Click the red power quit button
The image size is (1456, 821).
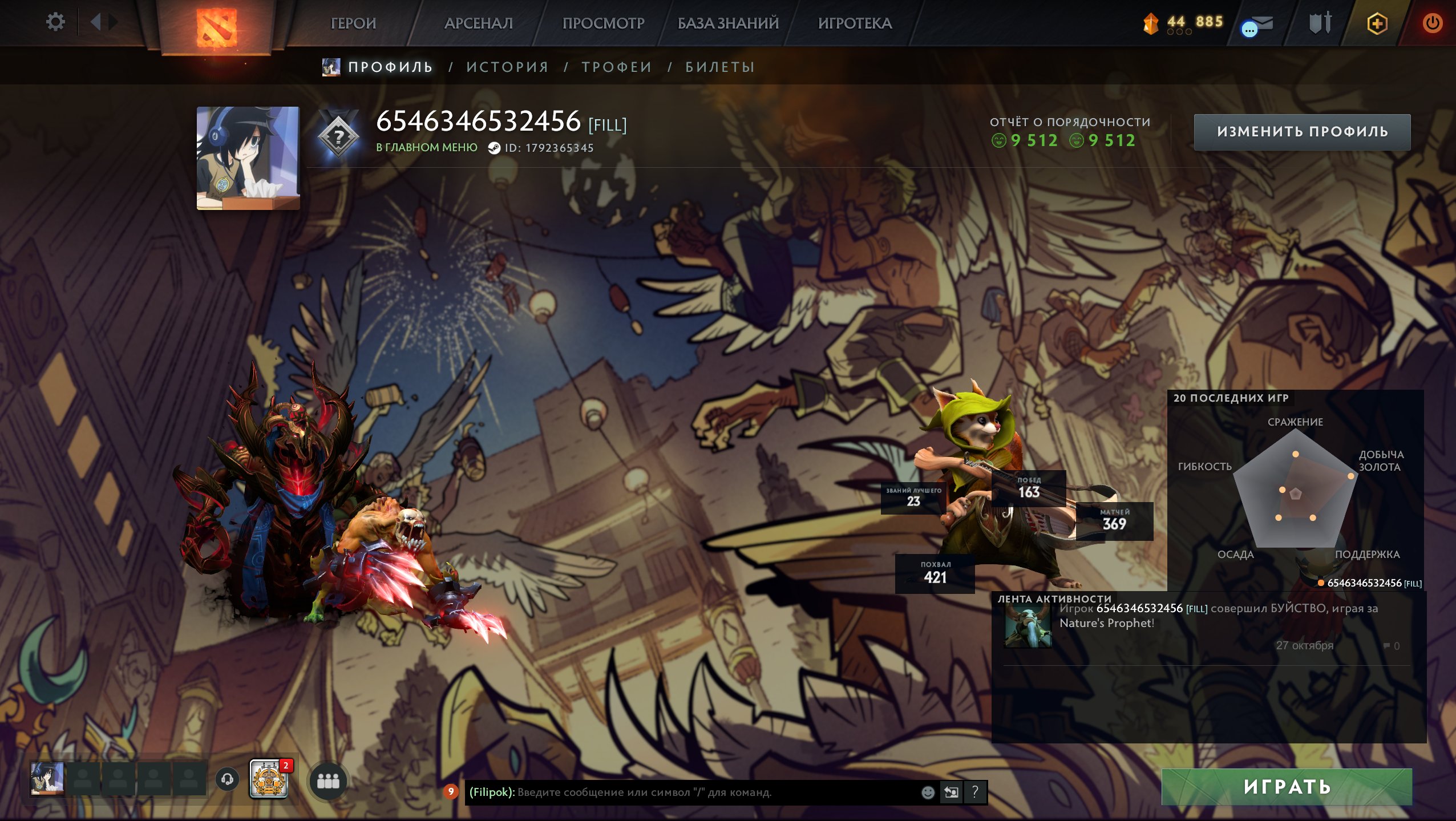(1432, 23)
